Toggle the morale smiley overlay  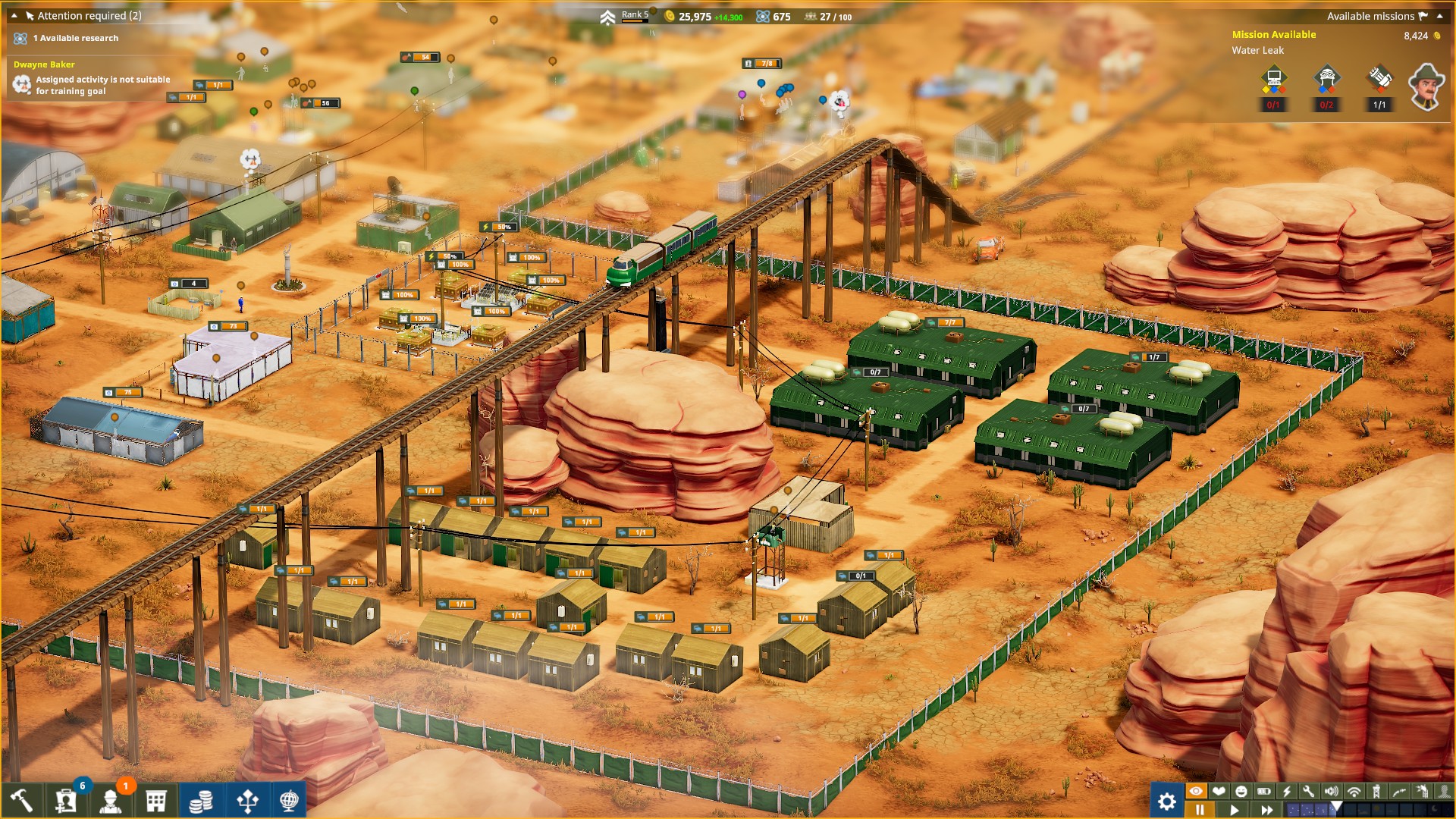coord(1241,791)
